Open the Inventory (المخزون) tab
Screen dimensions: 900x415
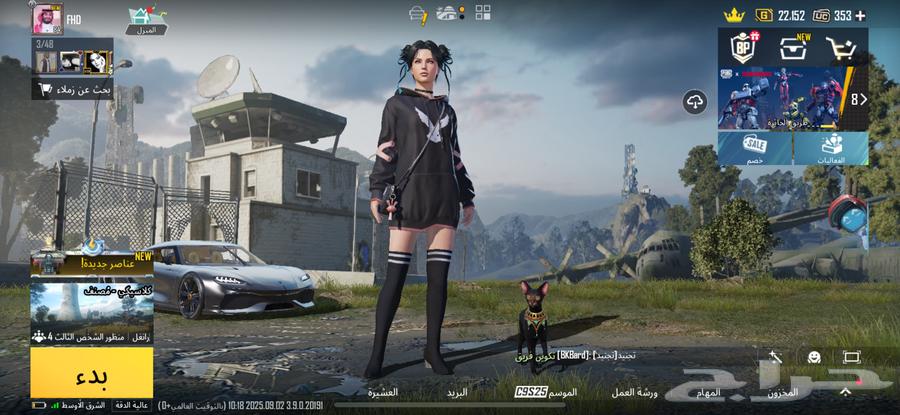782,393
